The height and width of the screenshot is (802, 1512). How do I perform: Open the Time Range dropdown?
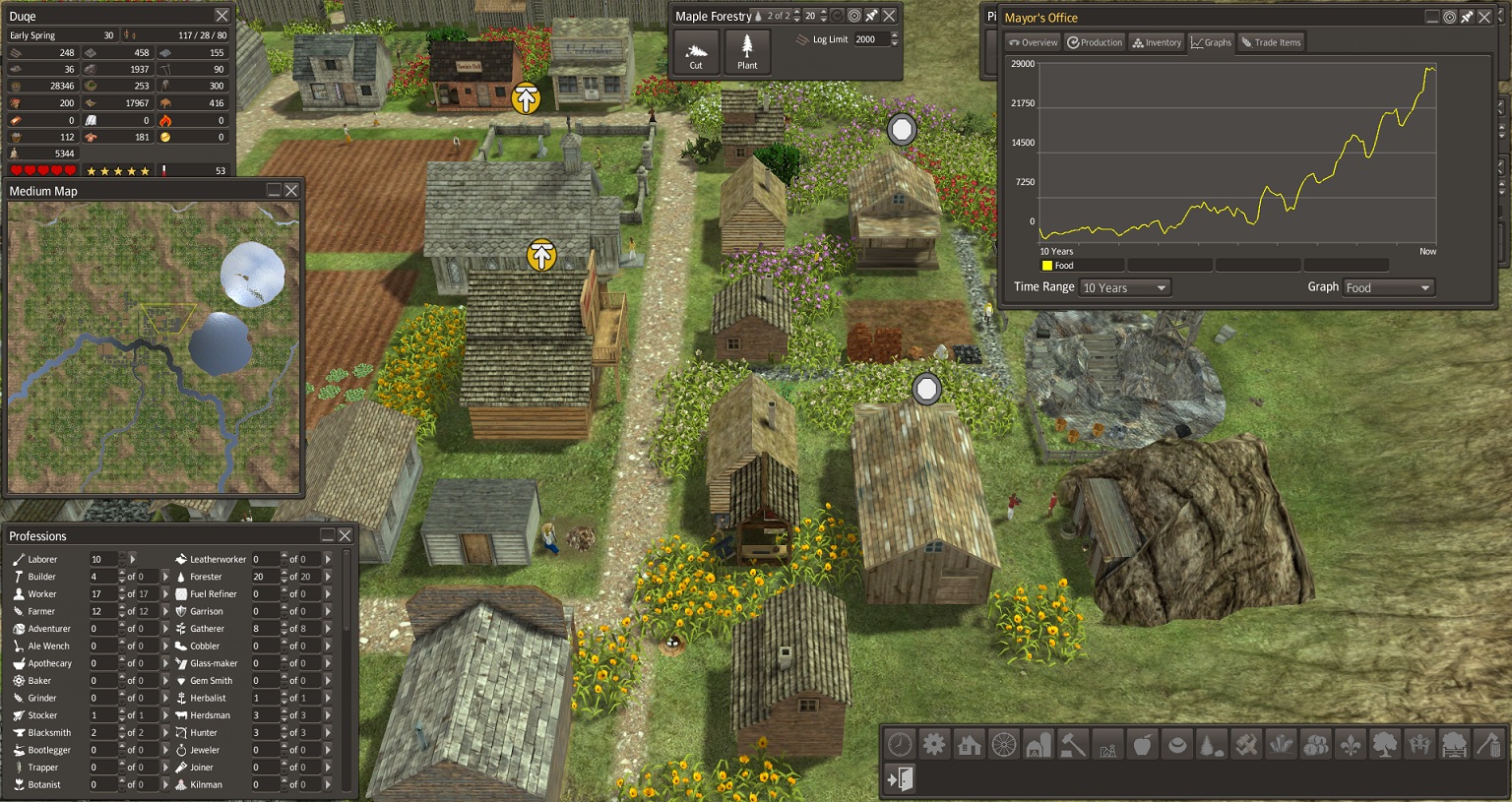click(1123, 287)
